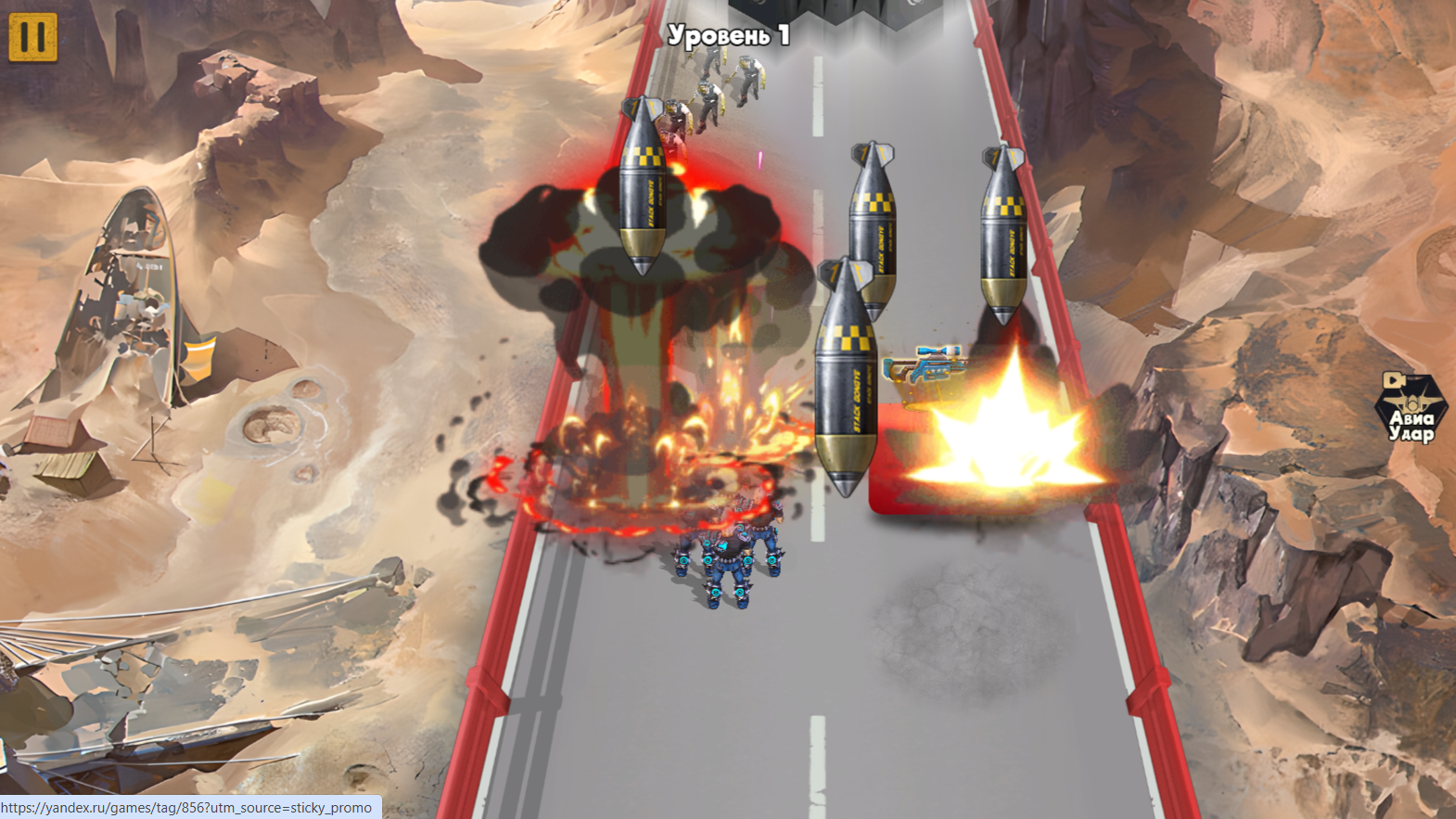Click the Уровень 1 level label
1456x819 pixels.
(729, 33)
